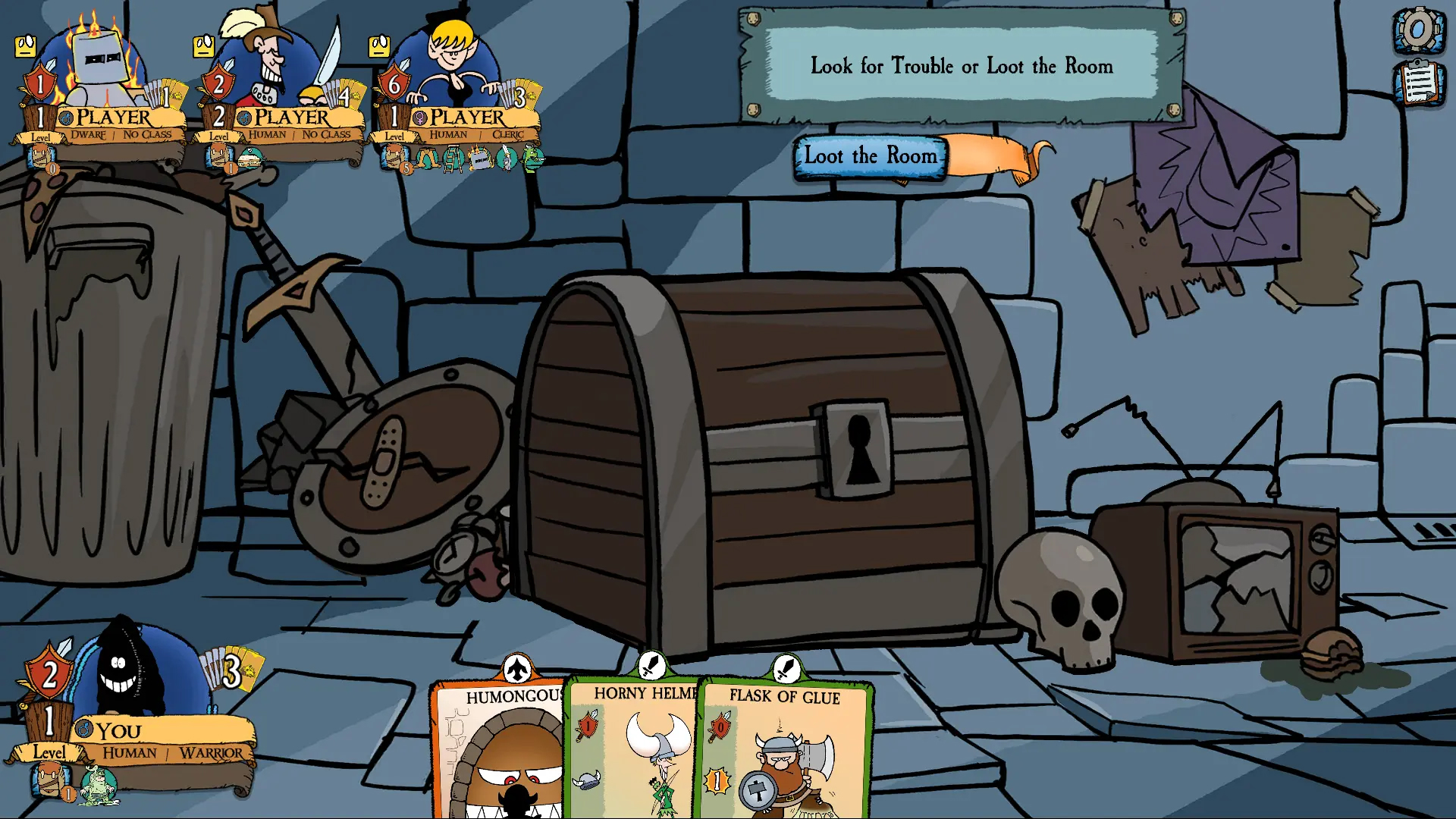
Task: Click your red shield combat strength icon
Action: (49, 673)
